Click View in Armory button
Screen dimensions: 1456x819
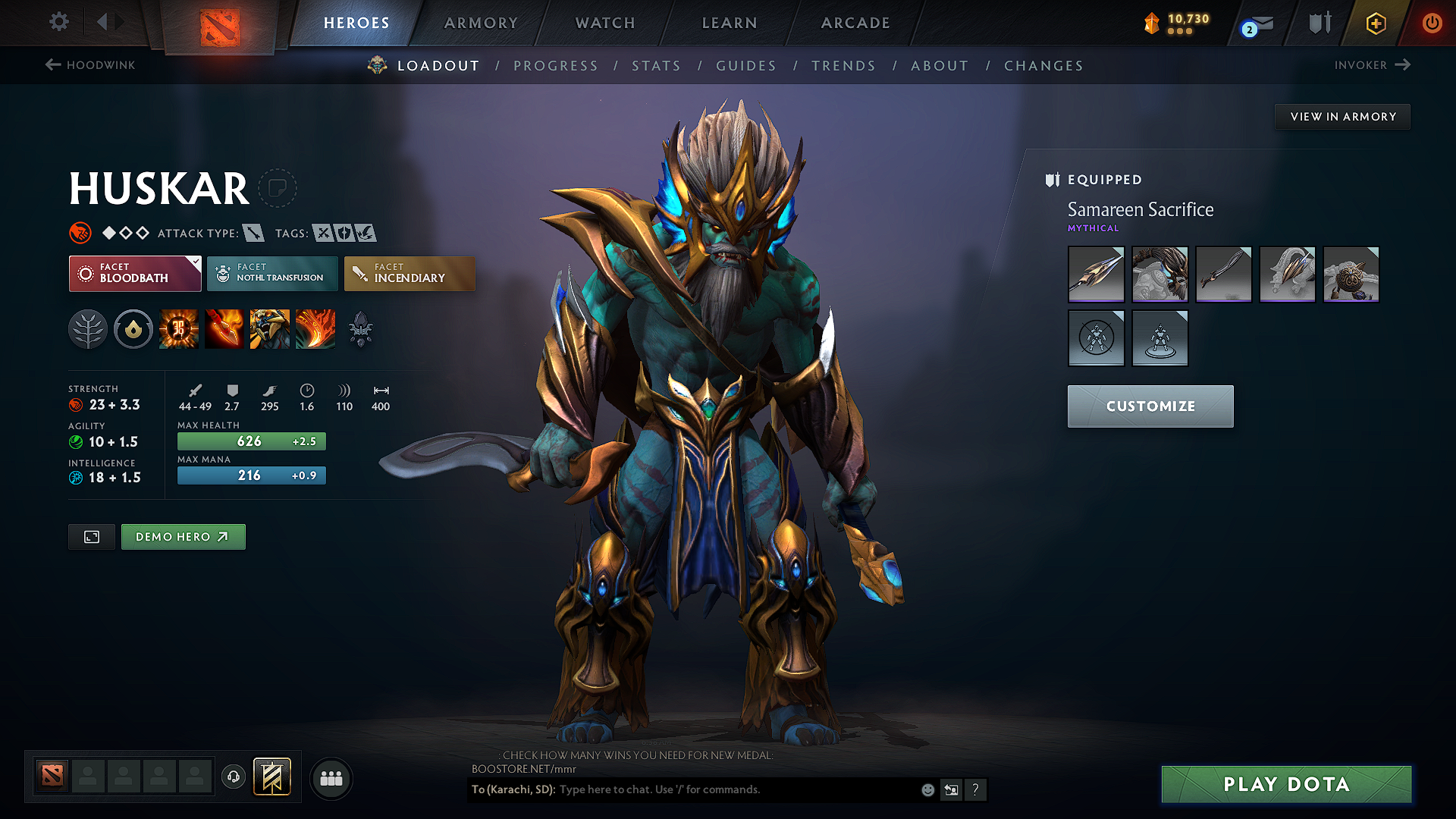[x=1342, y=117]
